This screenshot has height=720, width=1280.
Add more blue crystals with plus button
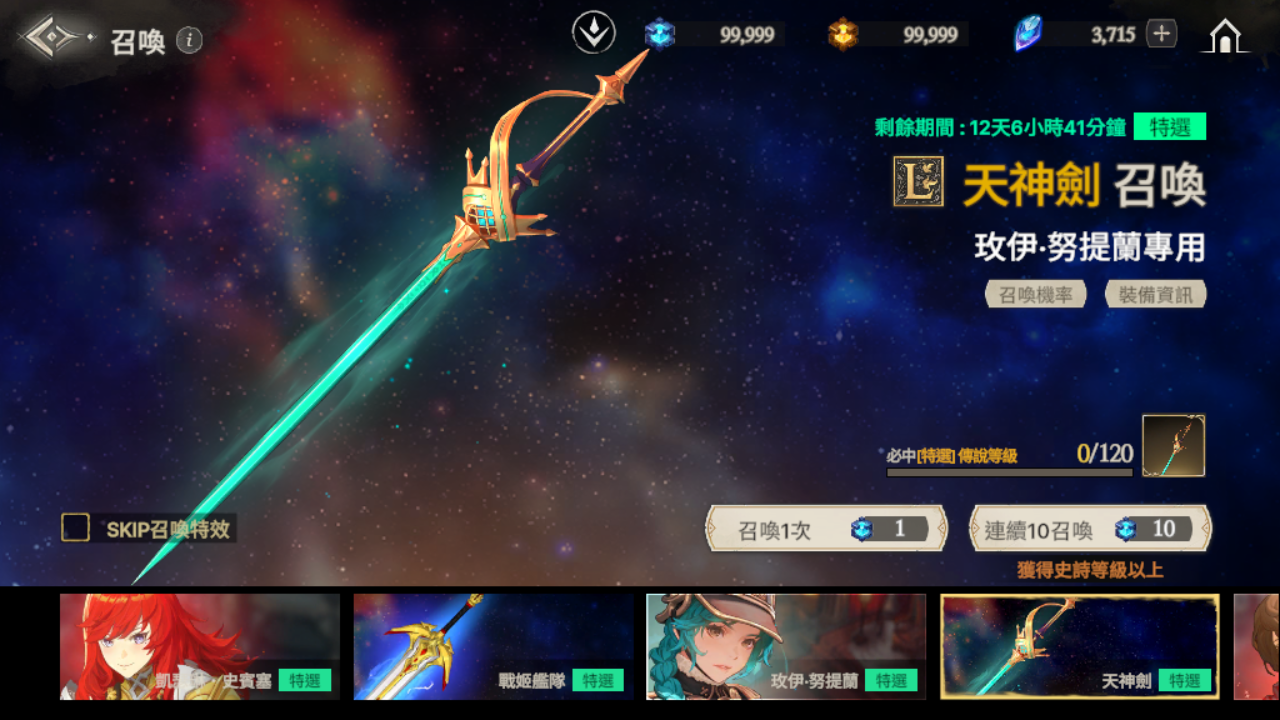[x=1161, y=34]
